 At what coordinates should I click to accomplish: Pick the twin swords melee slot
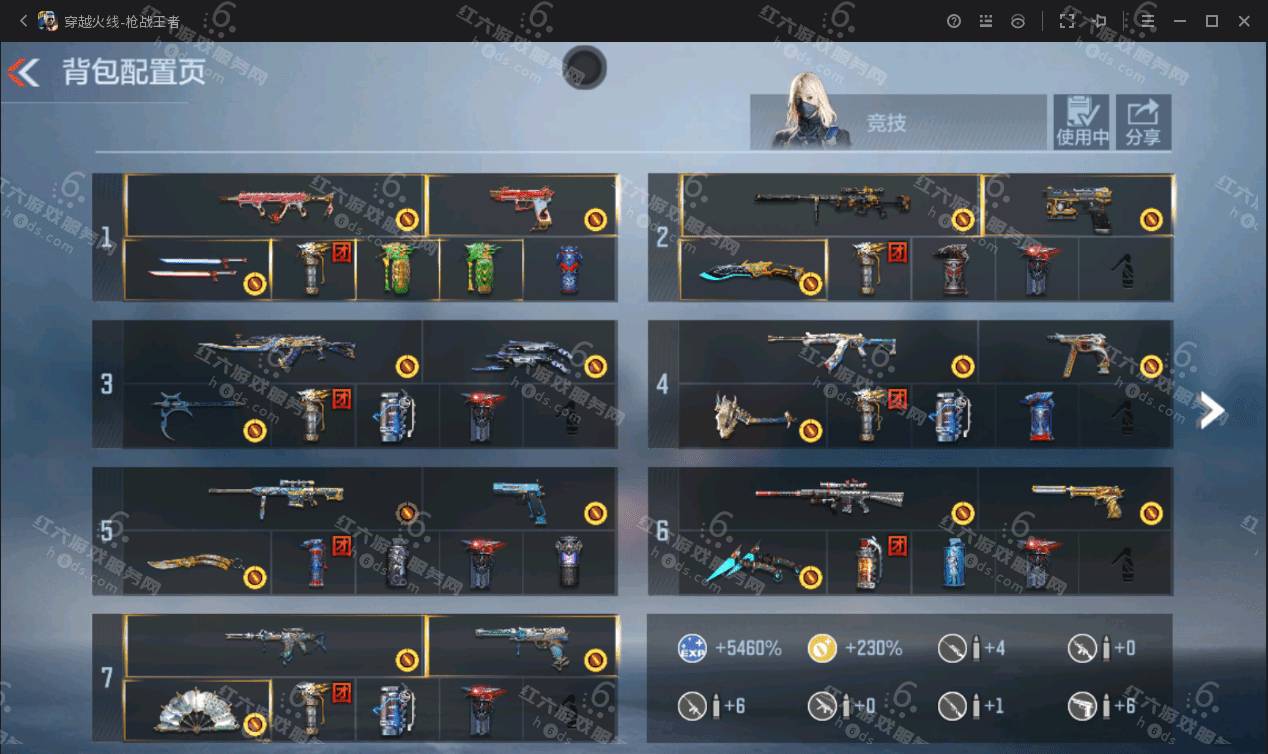coord(198,269)
